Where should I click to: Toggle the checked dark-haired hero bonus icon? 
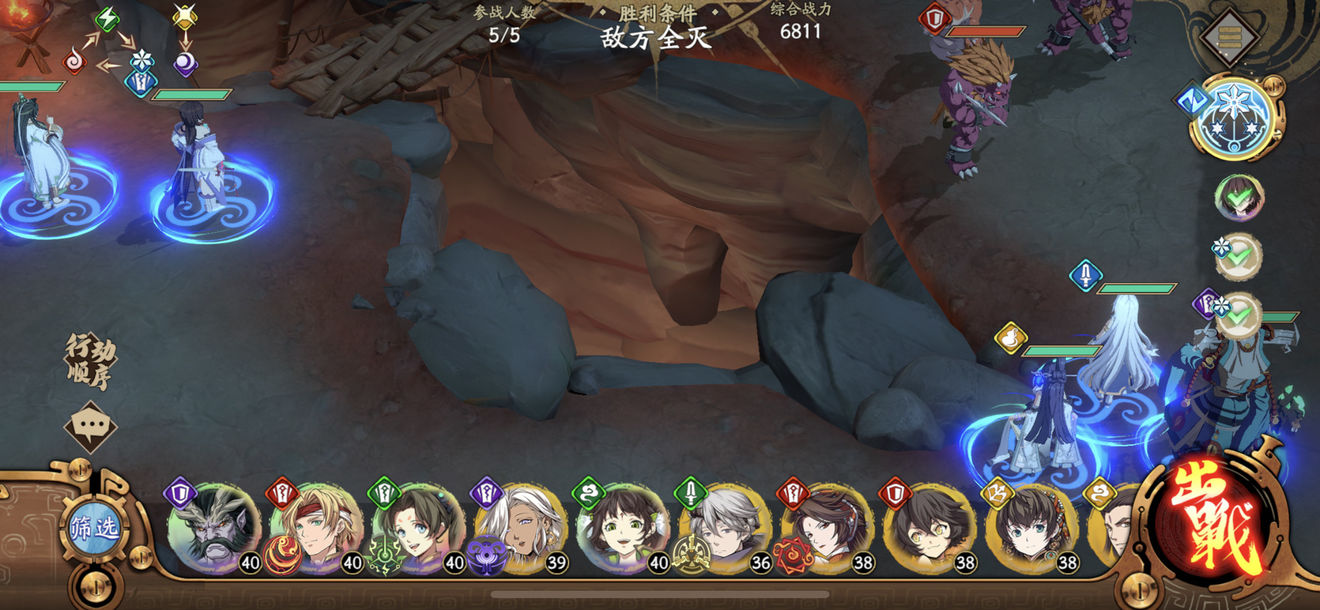coord(1239,197)
